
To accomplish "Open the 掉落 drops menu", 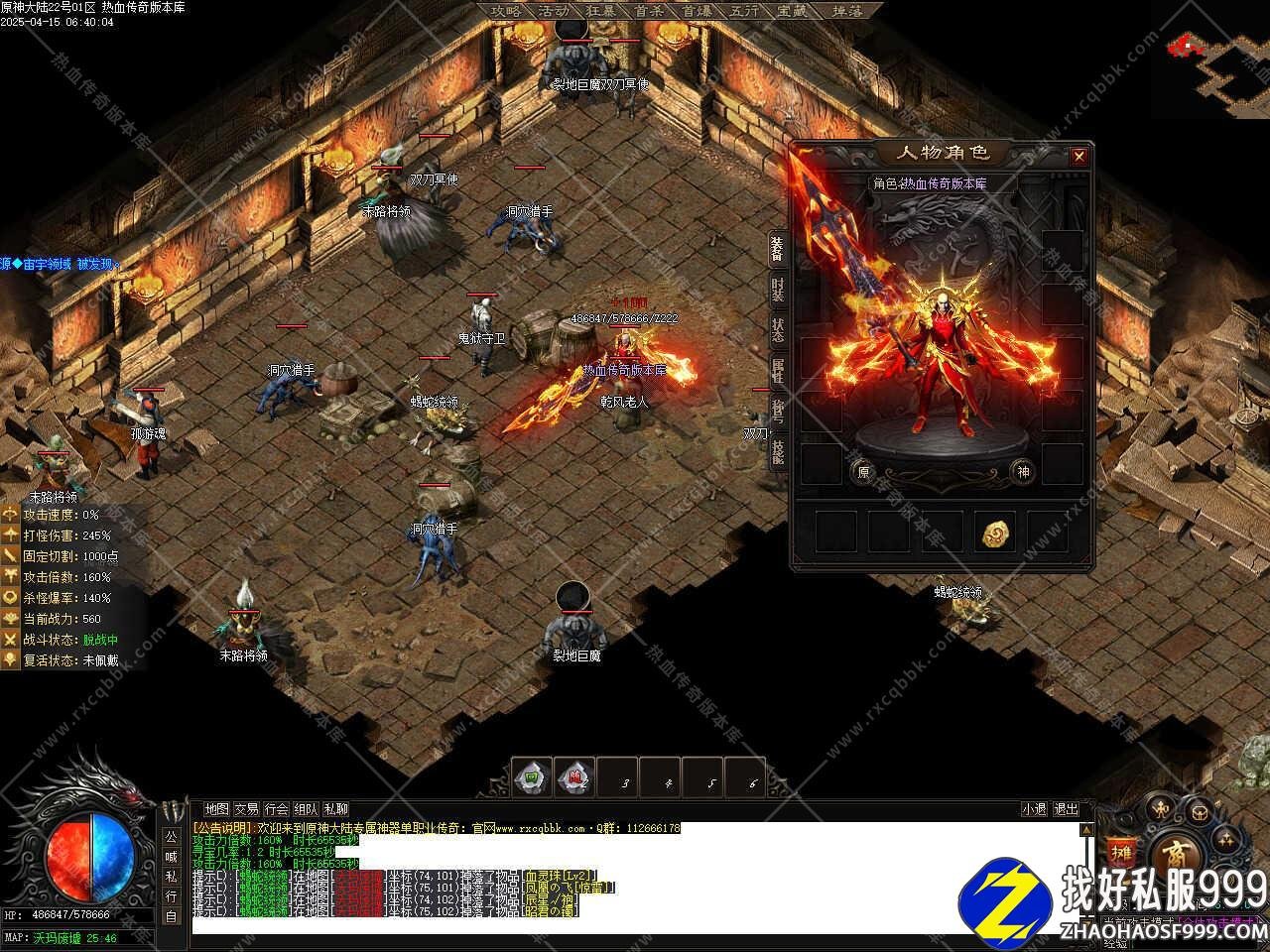I will tap(846, 11).
